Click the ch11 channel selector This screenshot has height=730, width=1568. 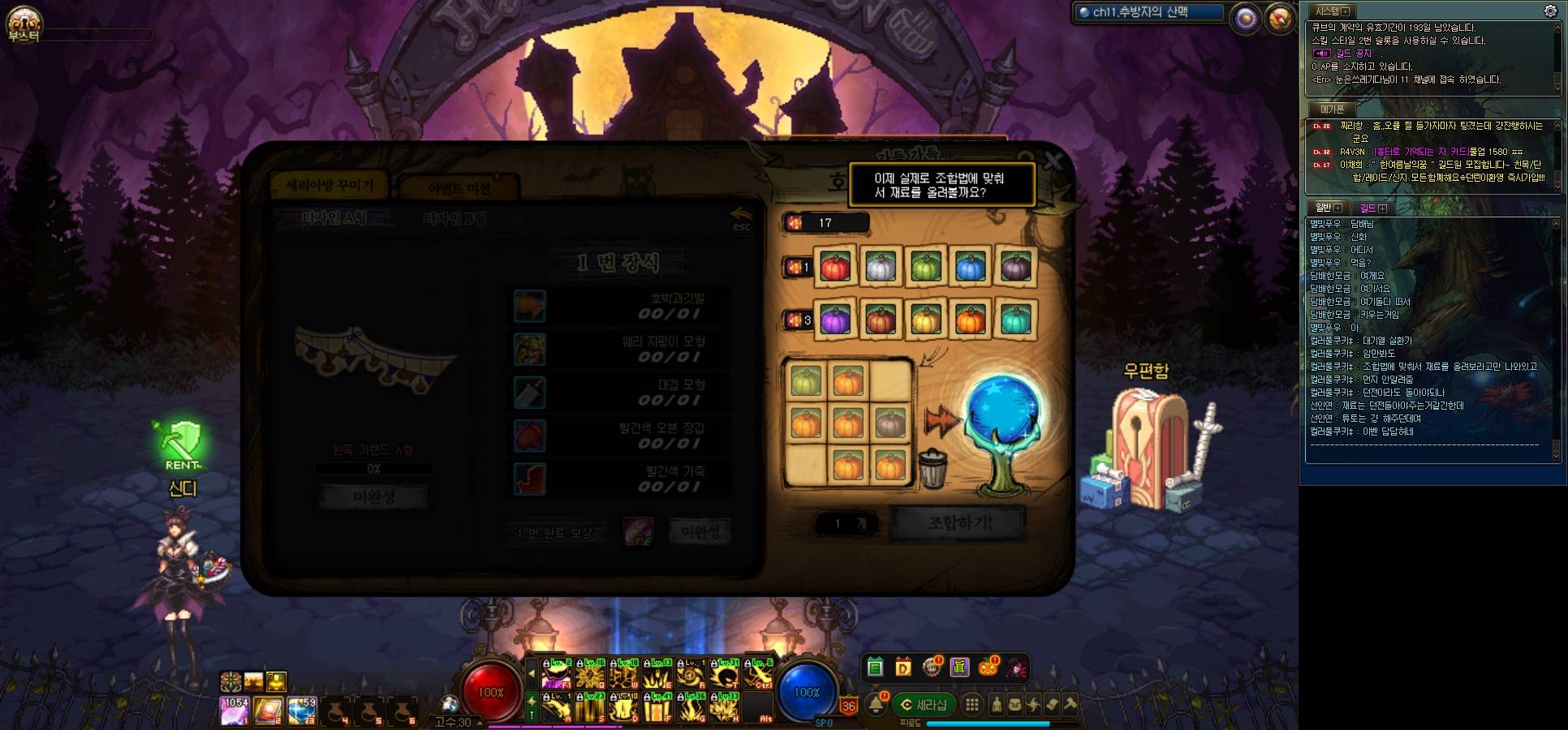click(1148, 12)
